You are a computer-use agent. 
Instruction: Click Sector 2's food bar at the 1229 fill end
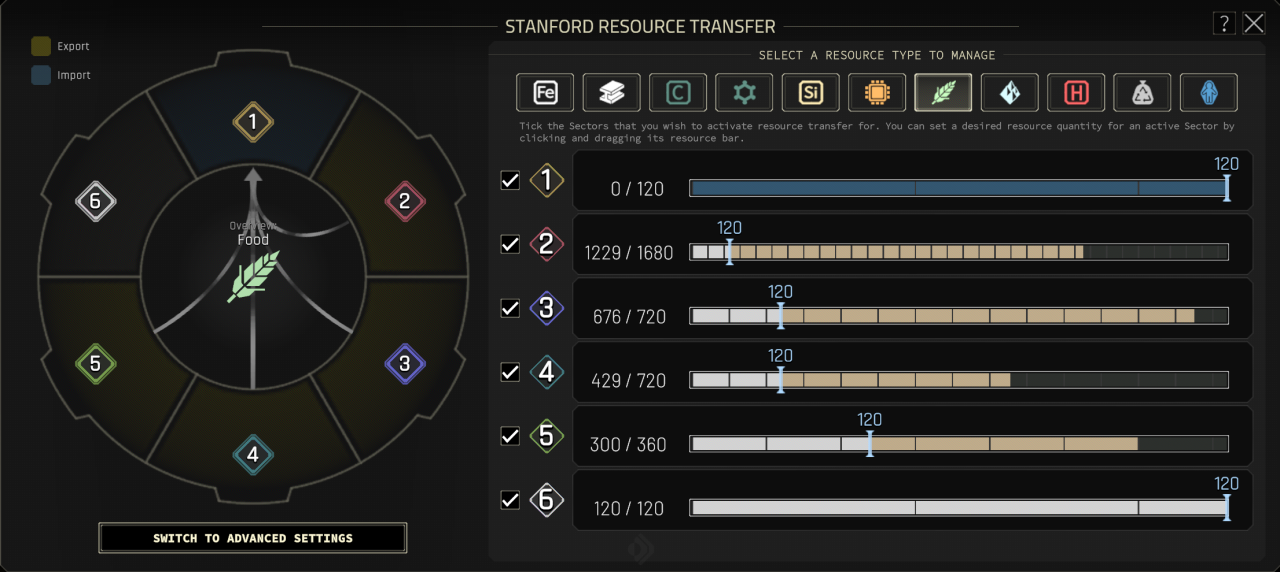pyautogui.click(x=1082, y=252)
